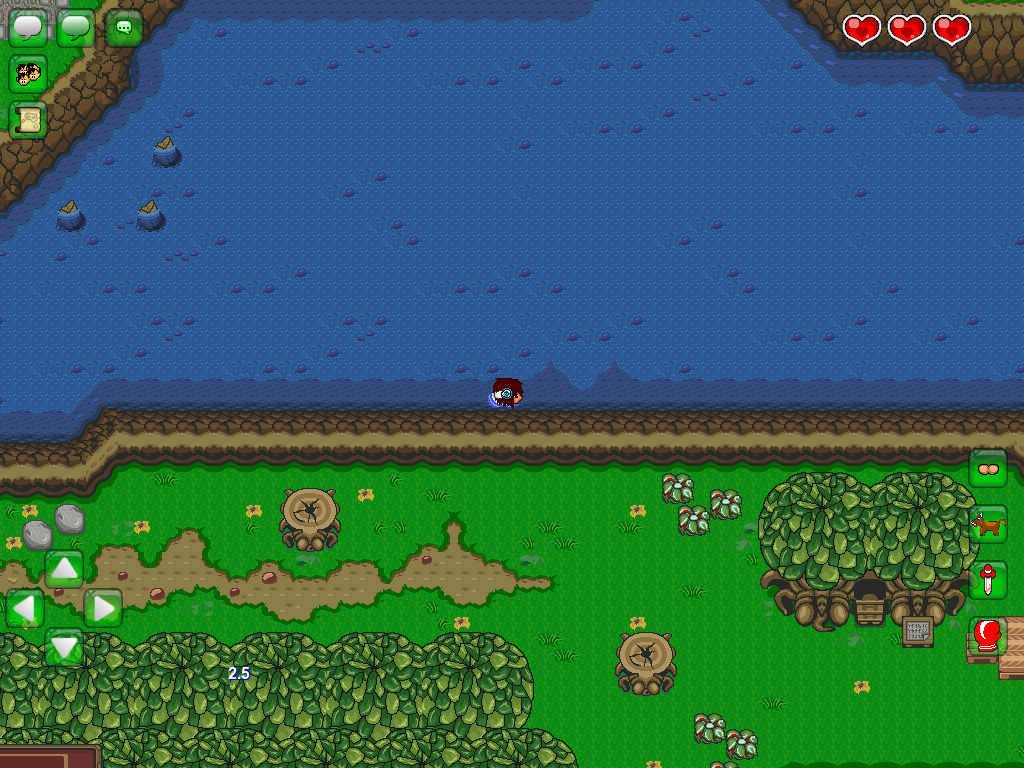Tap the down arrow on the D-pad

(x=64, y=647)
